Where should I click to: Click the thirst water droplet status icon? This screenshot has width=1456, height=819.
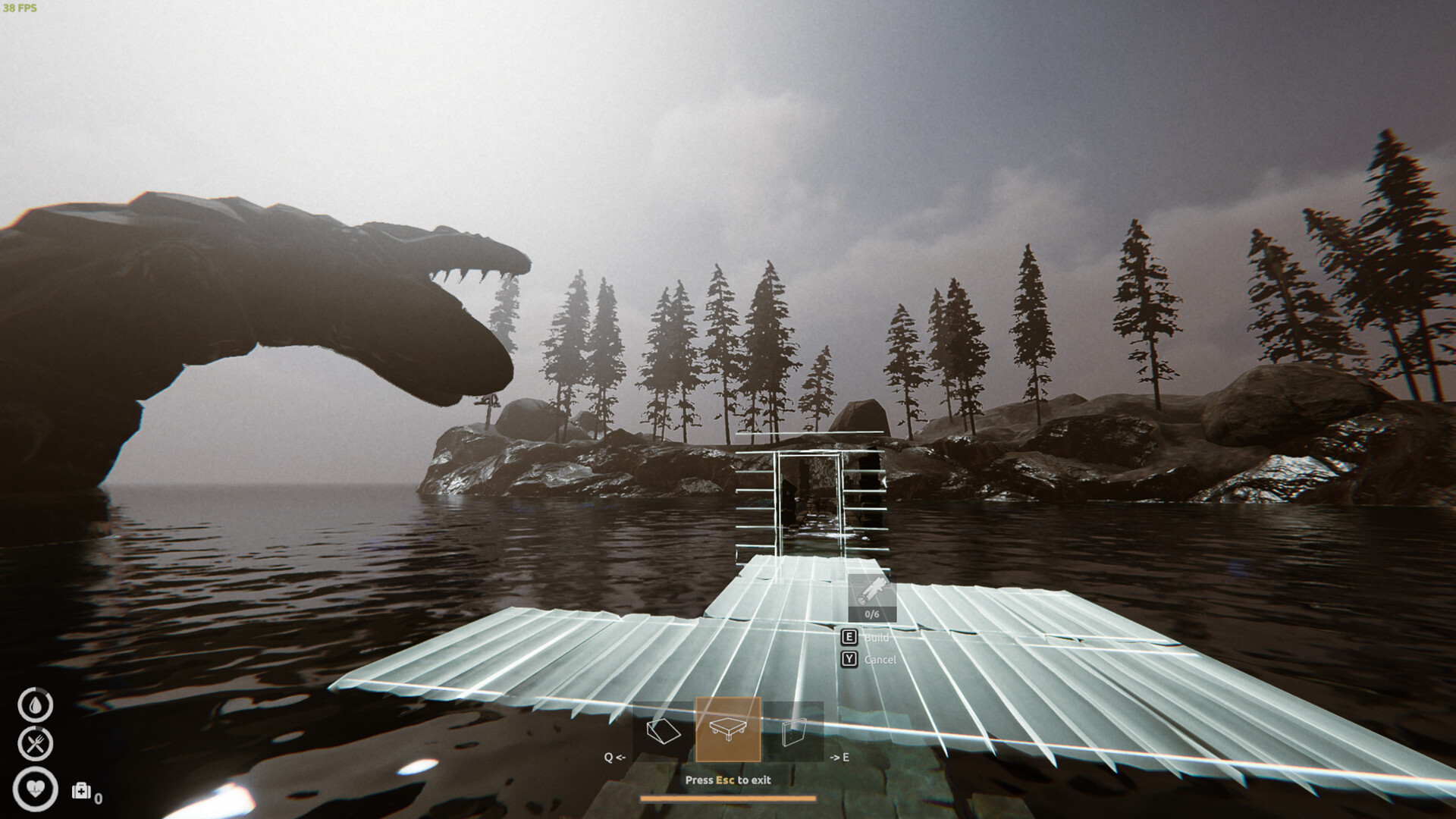pyautogui.click(x=35, y=704)
